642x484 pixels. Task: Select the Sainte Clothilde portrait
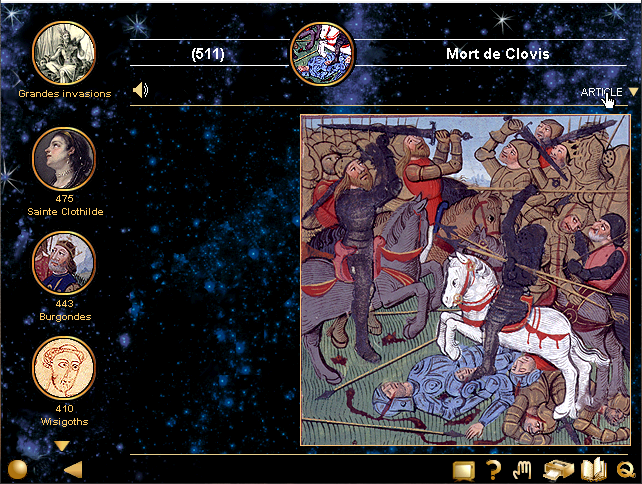64,158
